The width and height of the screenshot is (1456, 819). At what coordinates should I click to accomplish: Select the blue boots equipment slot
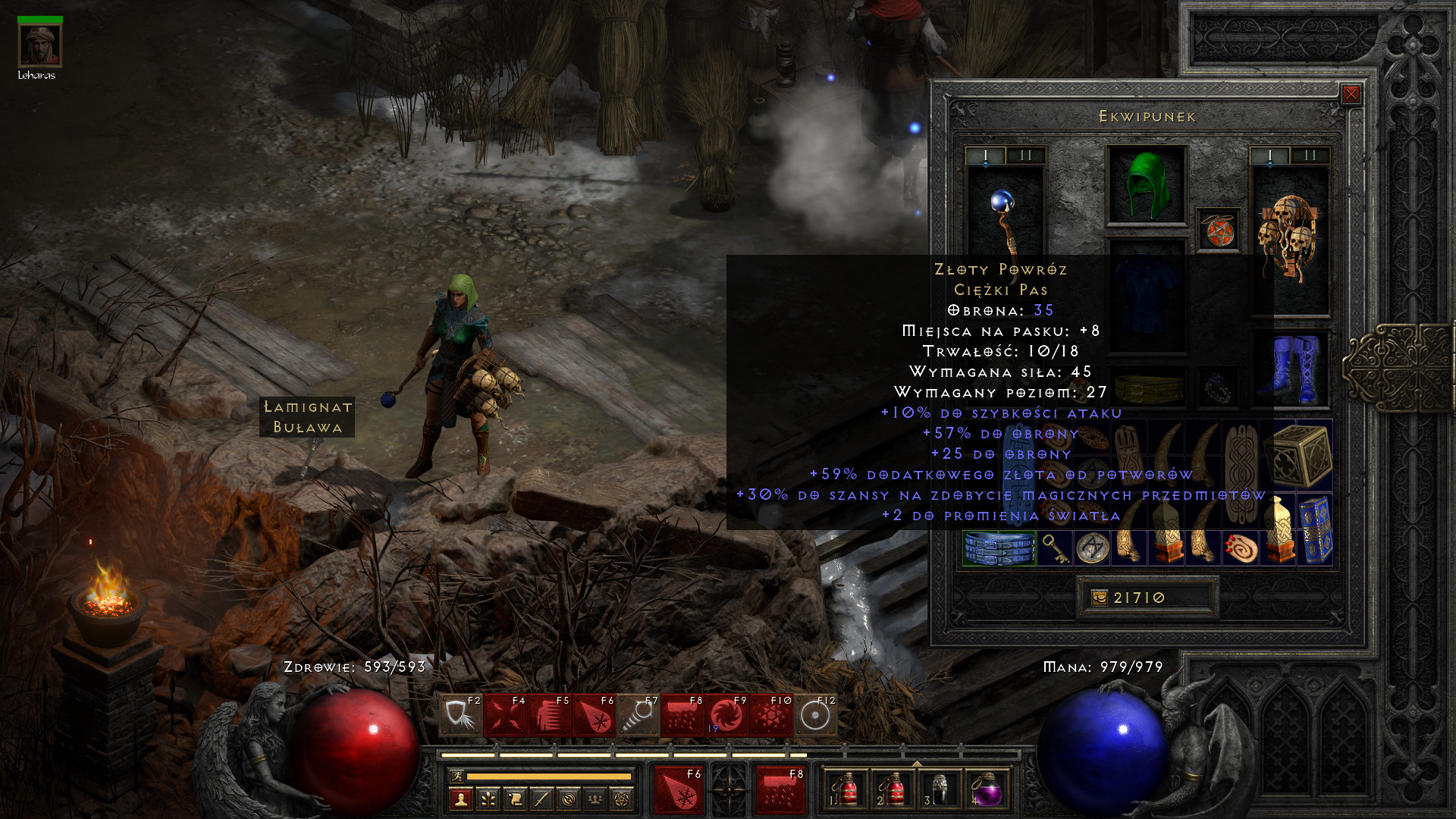tap(1291, 369)
